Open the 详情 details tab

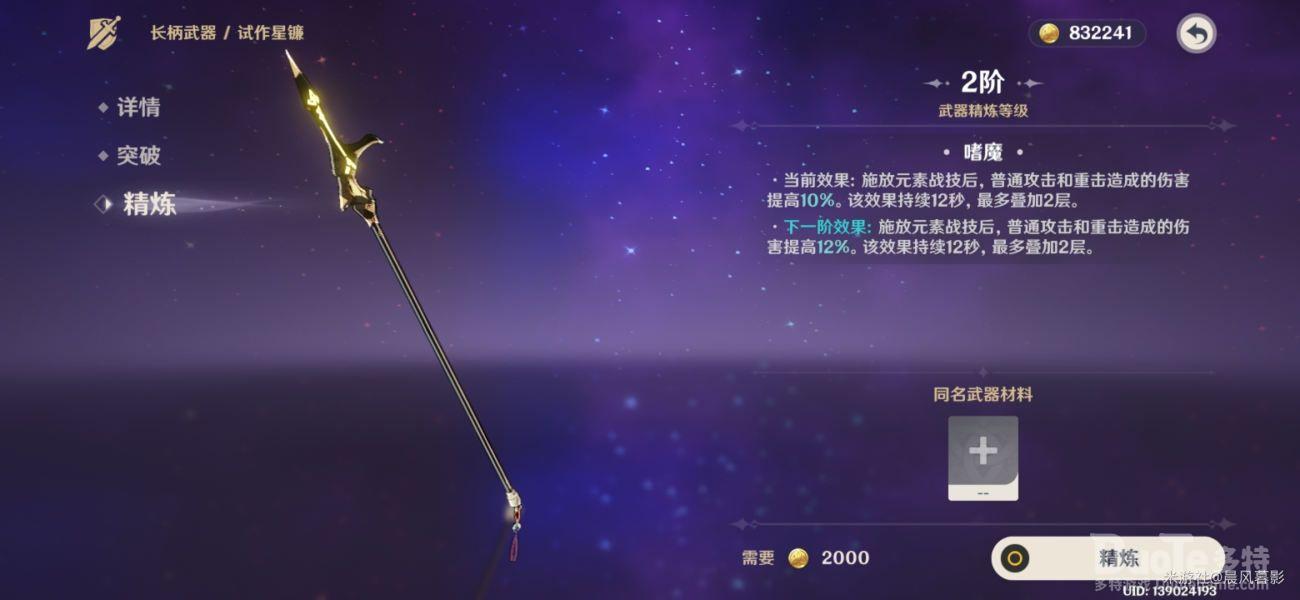pos(138,108)
